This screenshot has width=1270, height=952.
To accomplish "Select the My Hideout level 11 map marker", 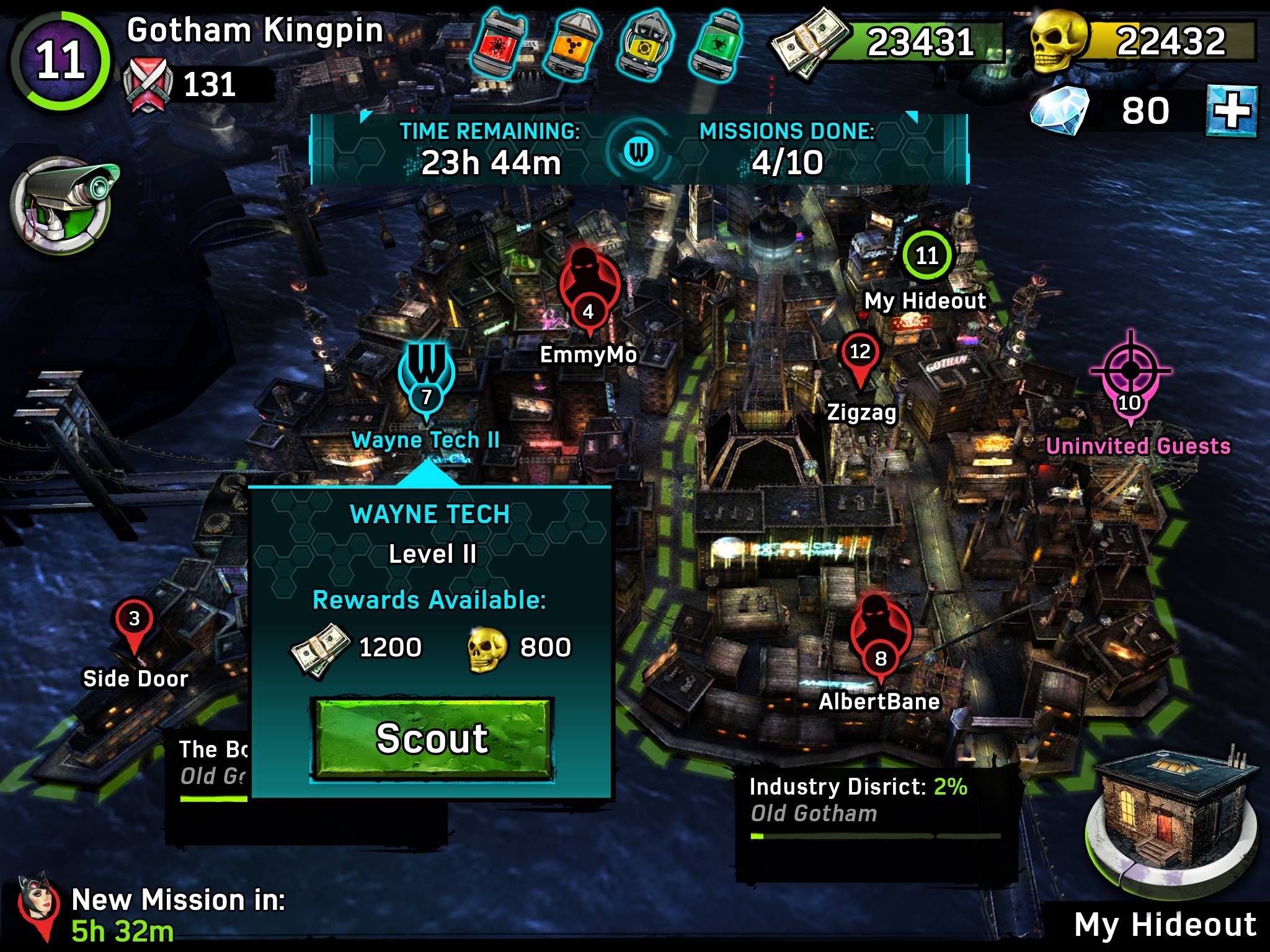I will tap(926, 255).
